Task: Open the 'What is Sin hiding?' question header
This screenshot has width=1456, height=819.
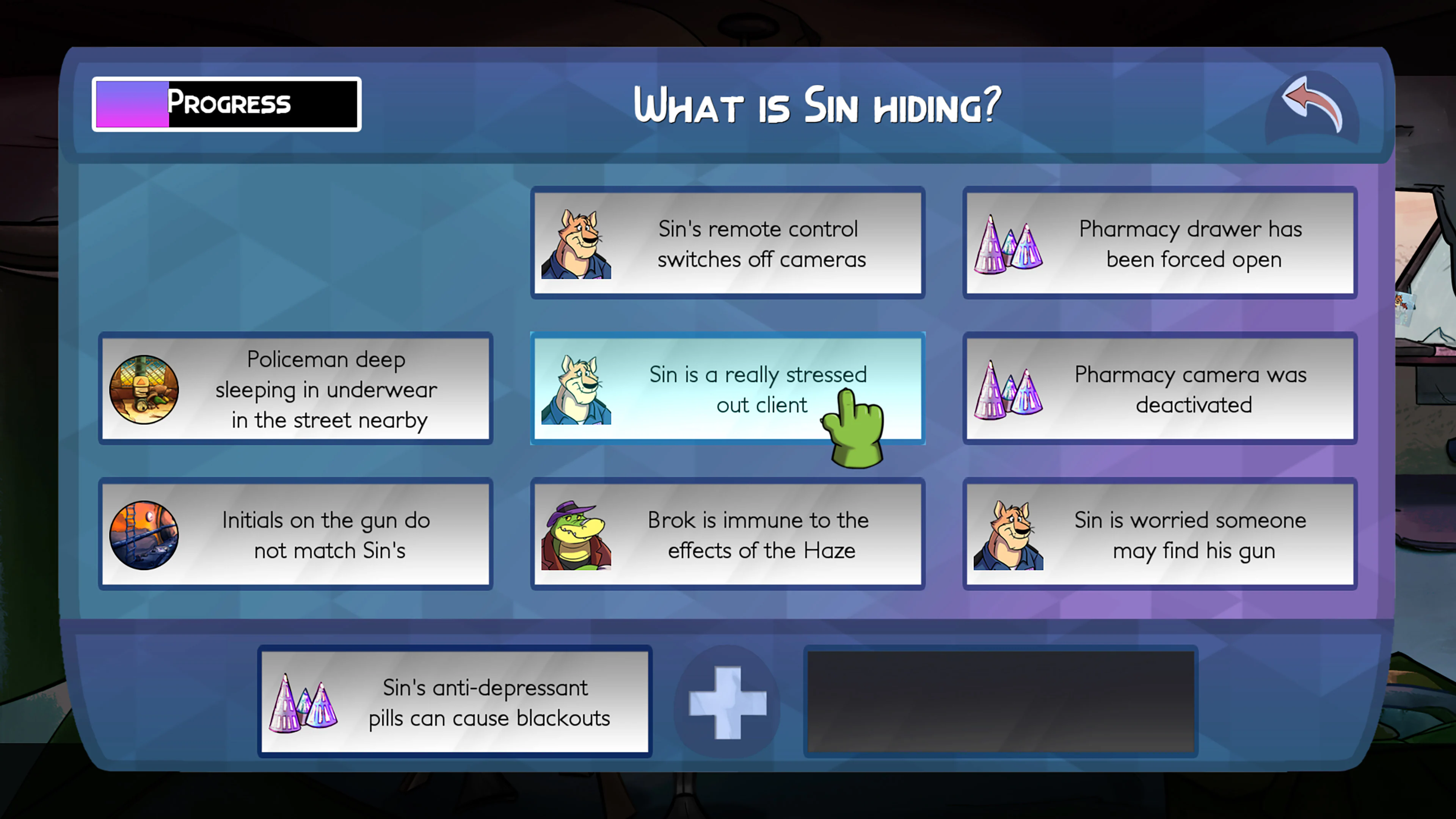Action: (x=816, y=105)
